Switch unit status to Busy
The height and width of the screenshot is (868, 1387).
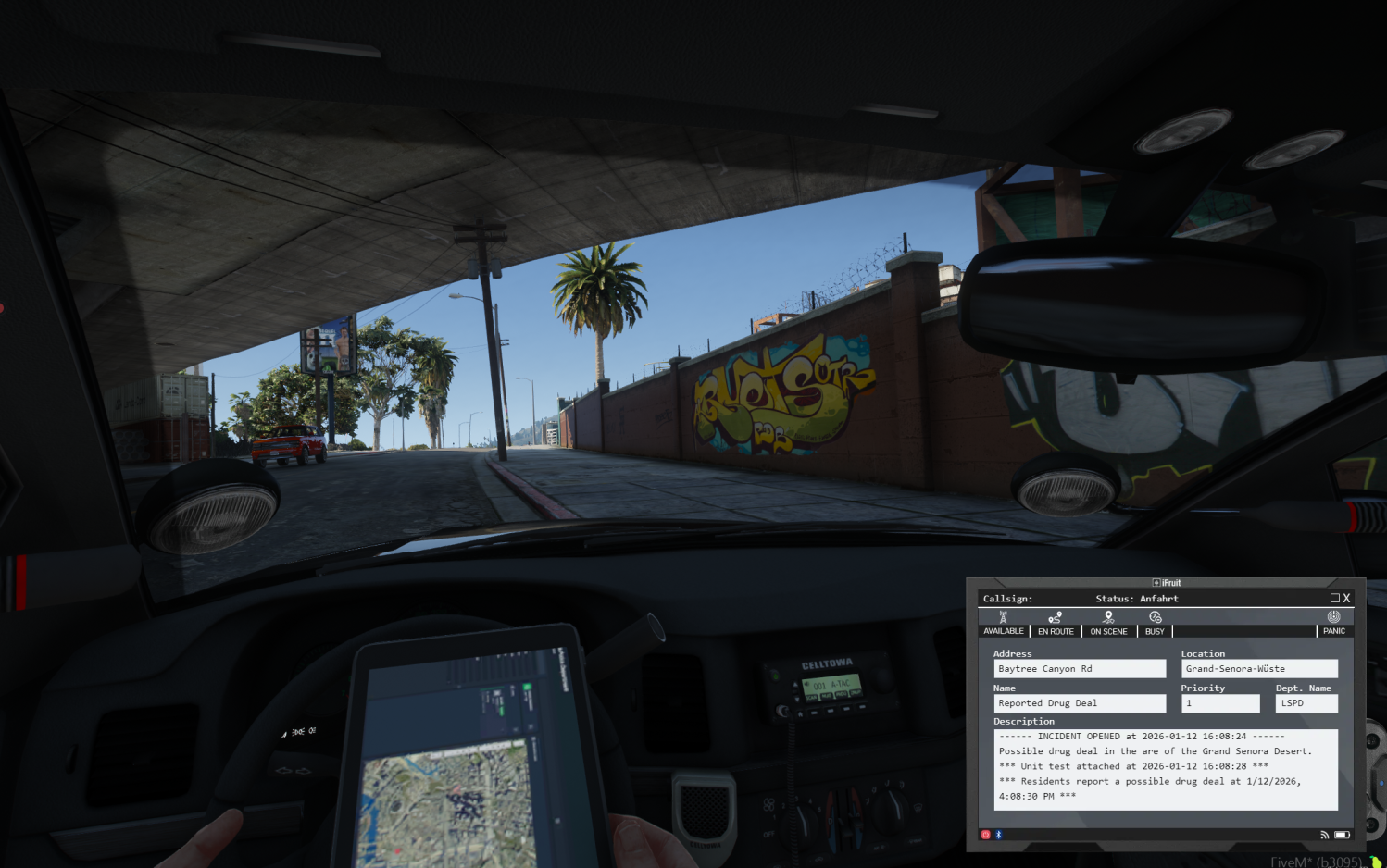coord(1155,624)
